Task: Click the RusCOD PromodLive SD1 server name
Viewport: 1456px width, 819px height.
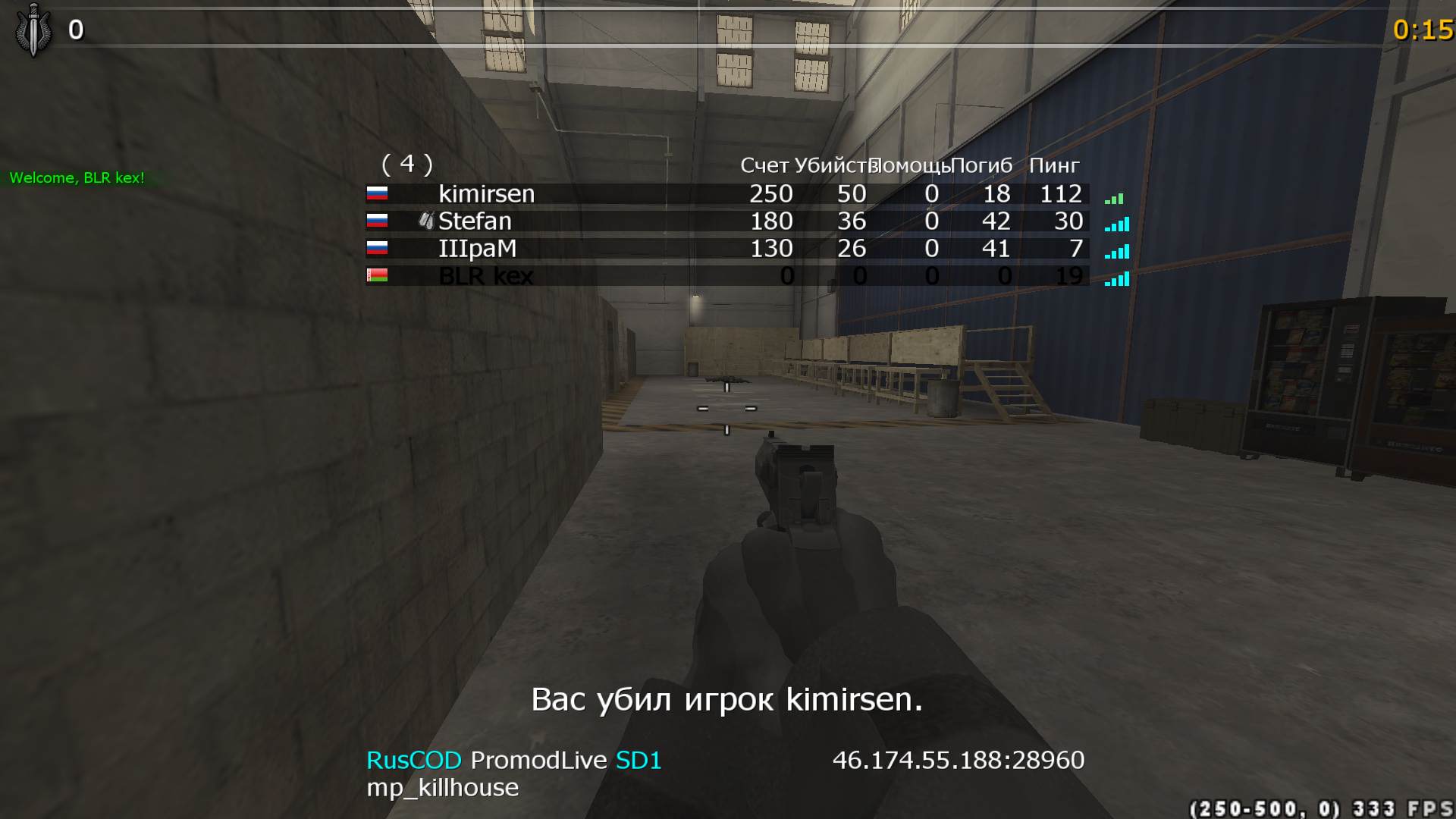Action: coord(513,759)
